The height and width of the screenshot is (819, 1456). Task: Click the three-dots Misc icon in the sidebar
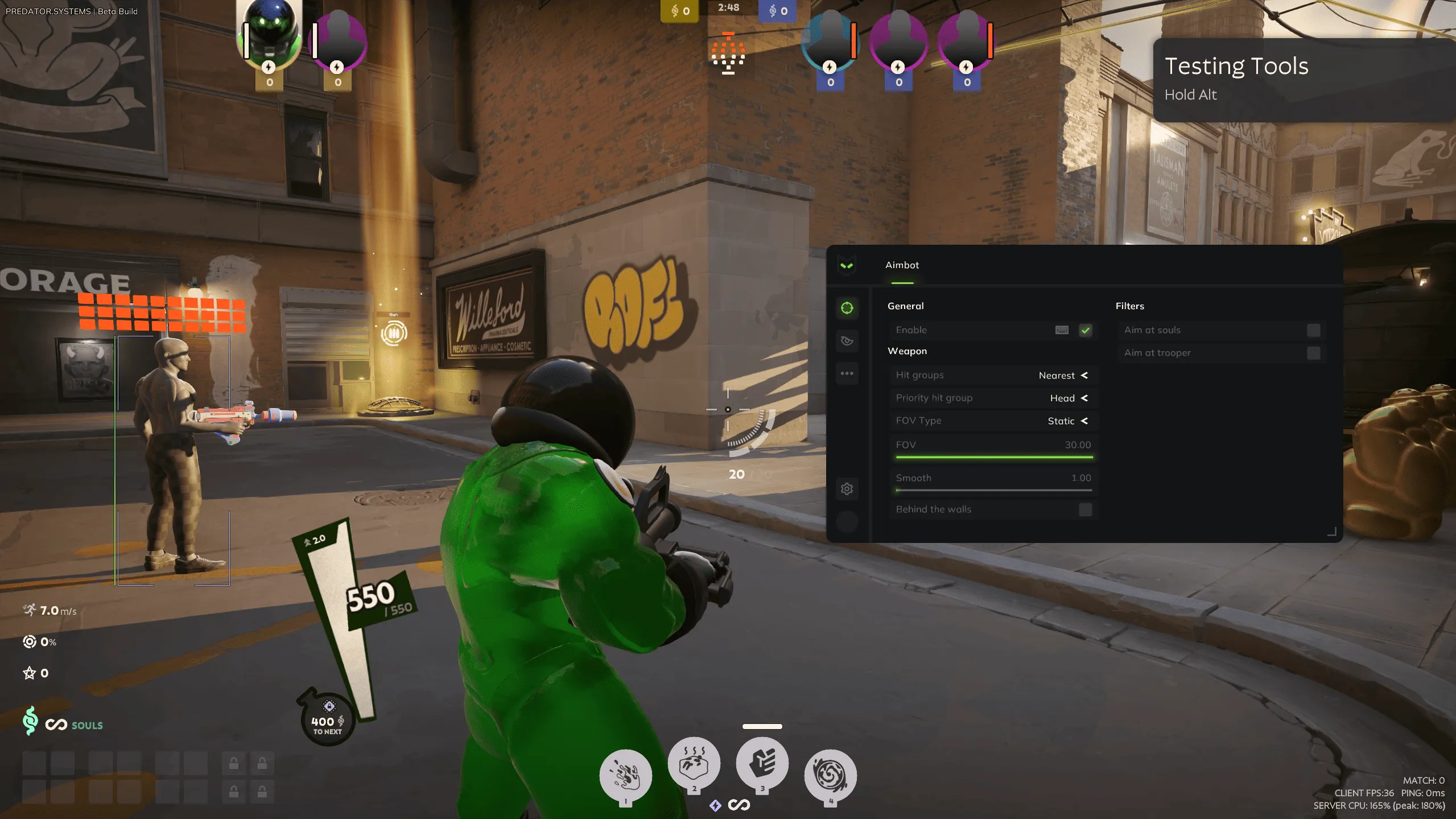coord(847,373)
